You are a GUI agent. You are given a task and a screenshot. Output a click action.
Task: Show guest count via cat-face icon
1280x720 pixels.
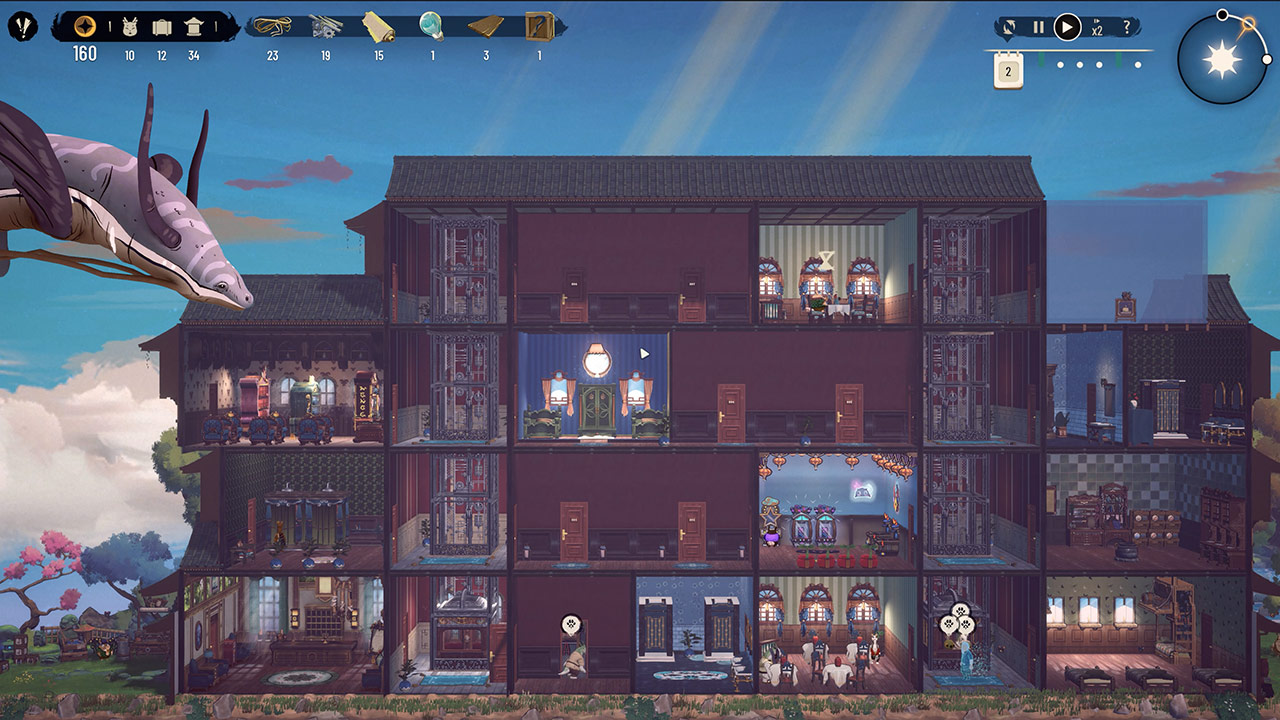(x=130, y=27)
